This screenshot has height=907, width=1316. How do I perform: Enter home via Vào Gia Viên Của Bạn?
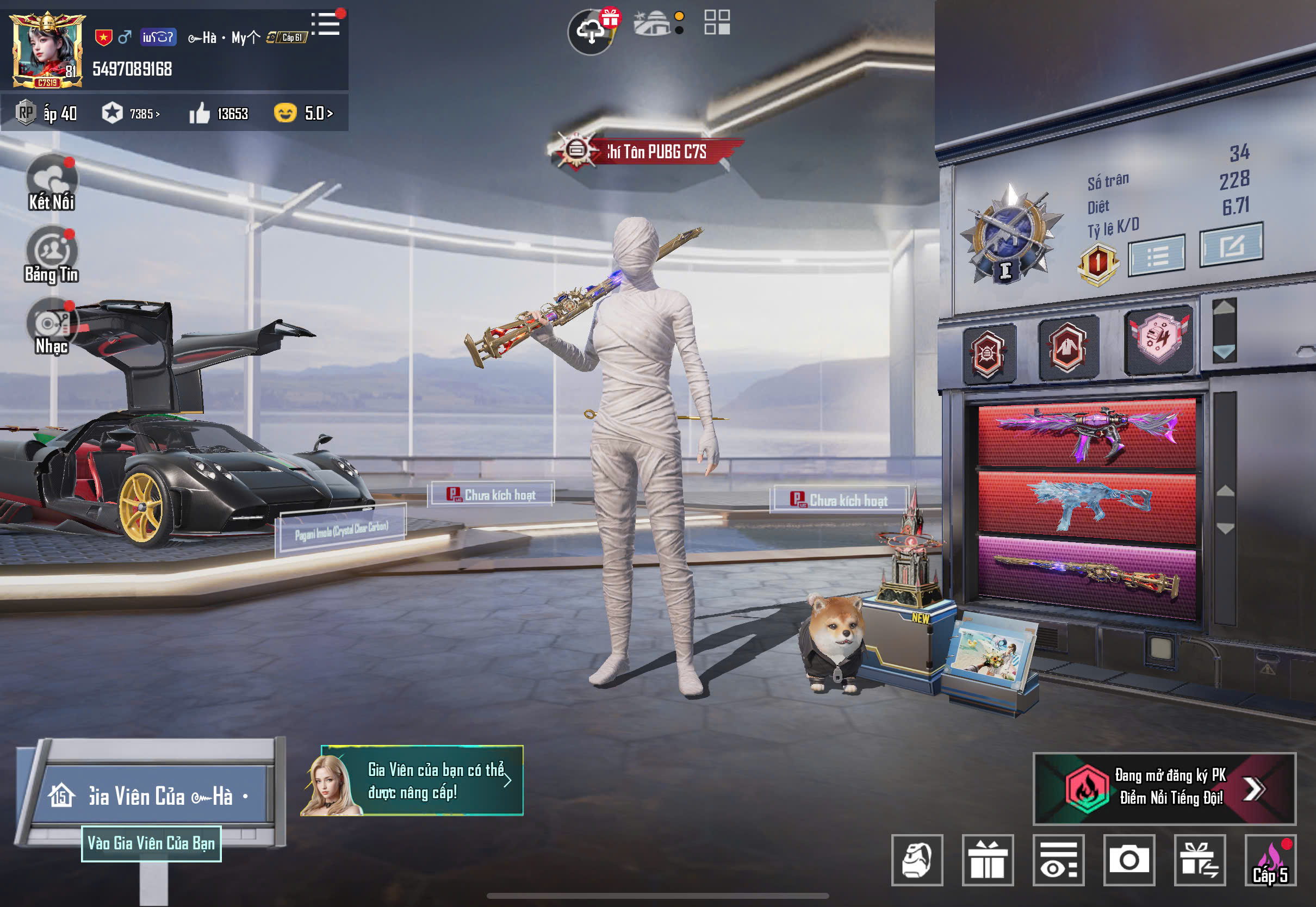click(x=151, y=843)
